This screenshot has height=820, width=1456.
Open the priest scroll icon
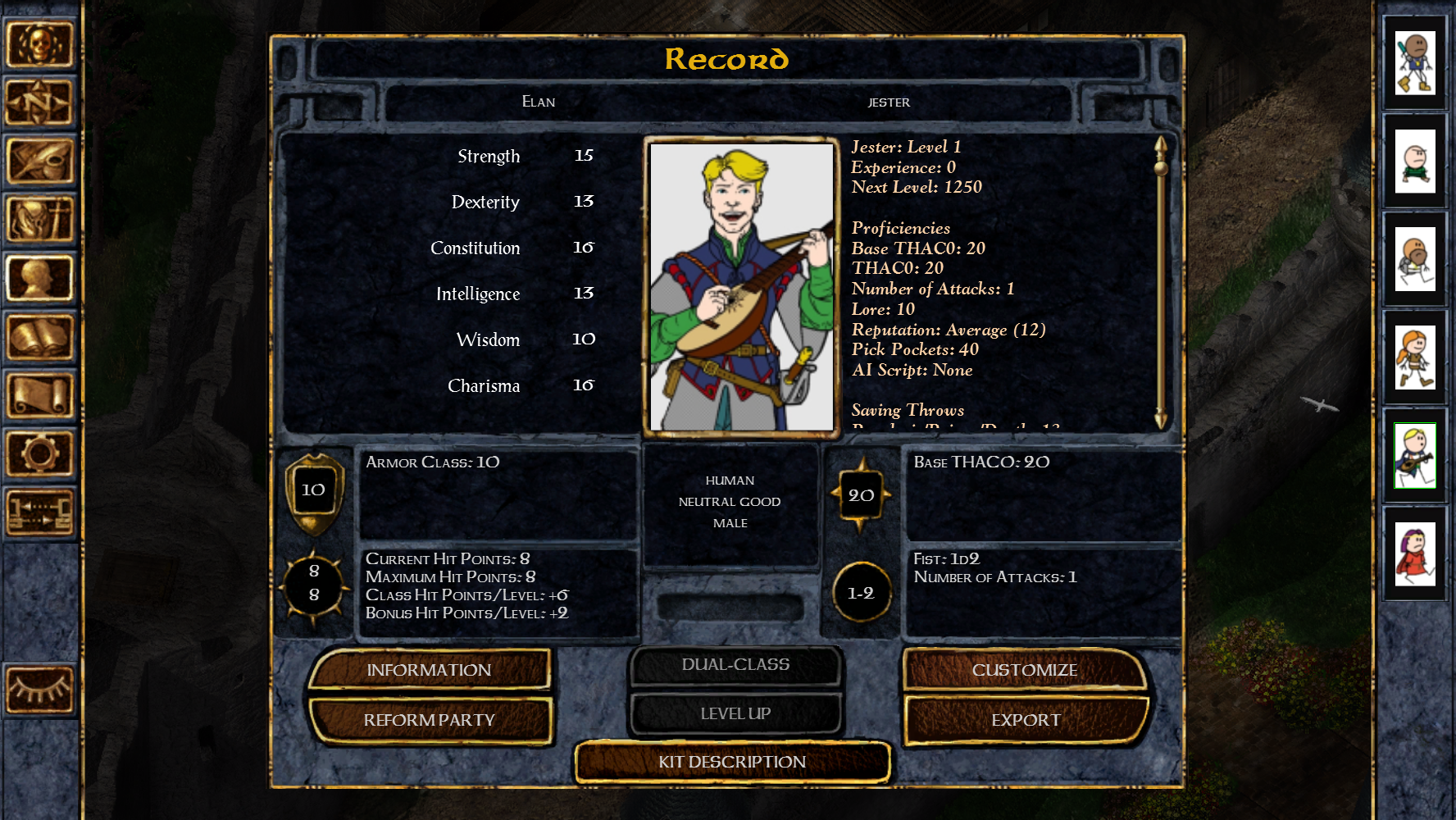coord(39,394)
